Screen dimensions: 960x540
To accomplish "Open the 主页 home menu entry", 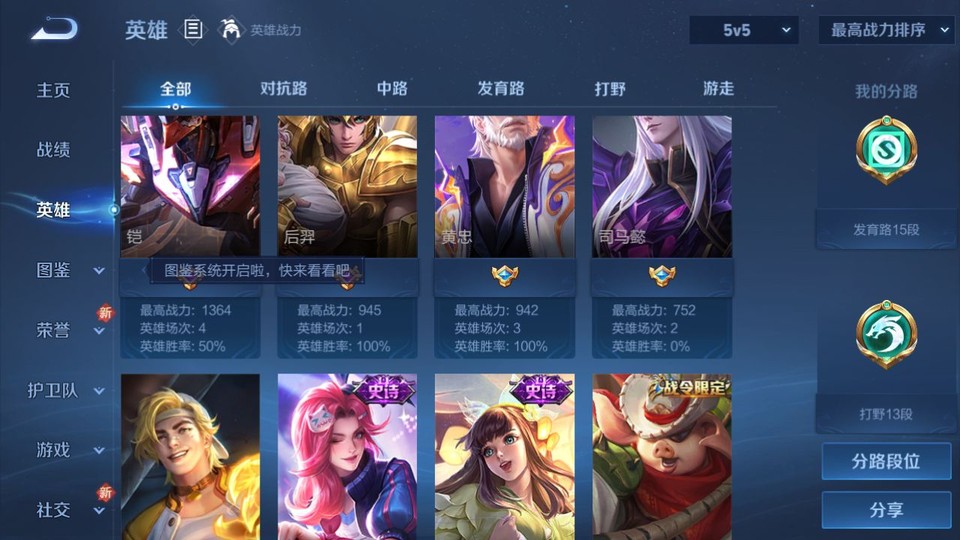I will pyautogui.click(x=54, y=90).
